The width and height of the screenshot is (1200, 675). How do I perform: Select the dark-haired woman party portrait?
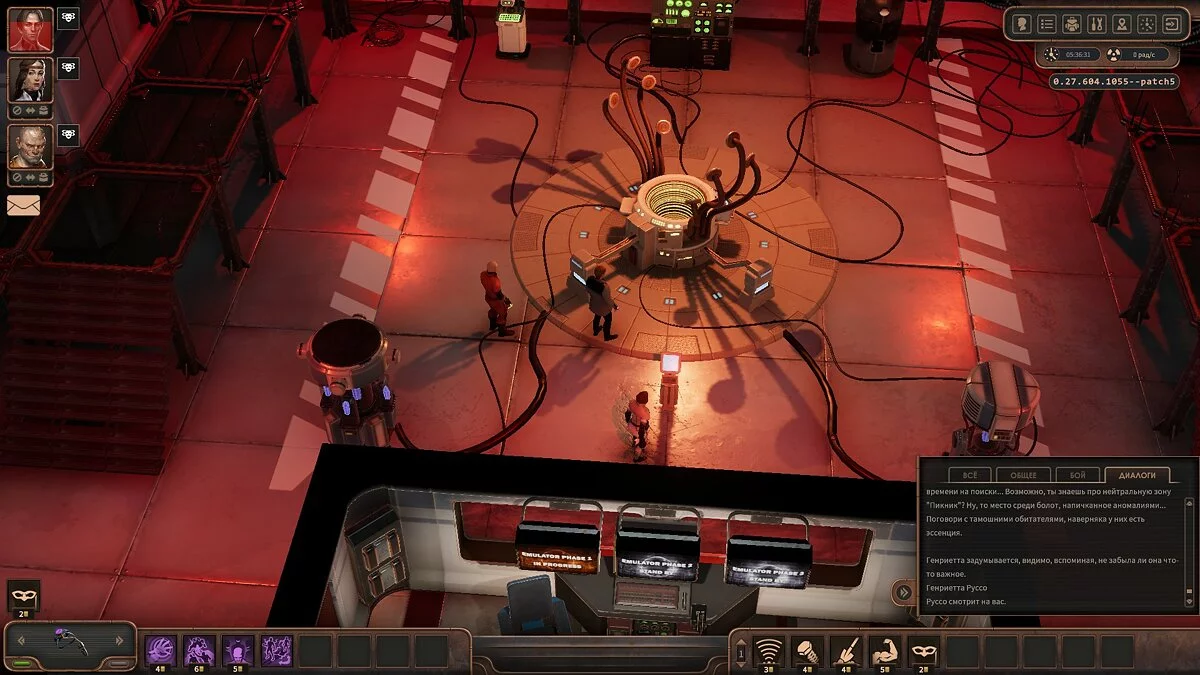coord(30,80)
